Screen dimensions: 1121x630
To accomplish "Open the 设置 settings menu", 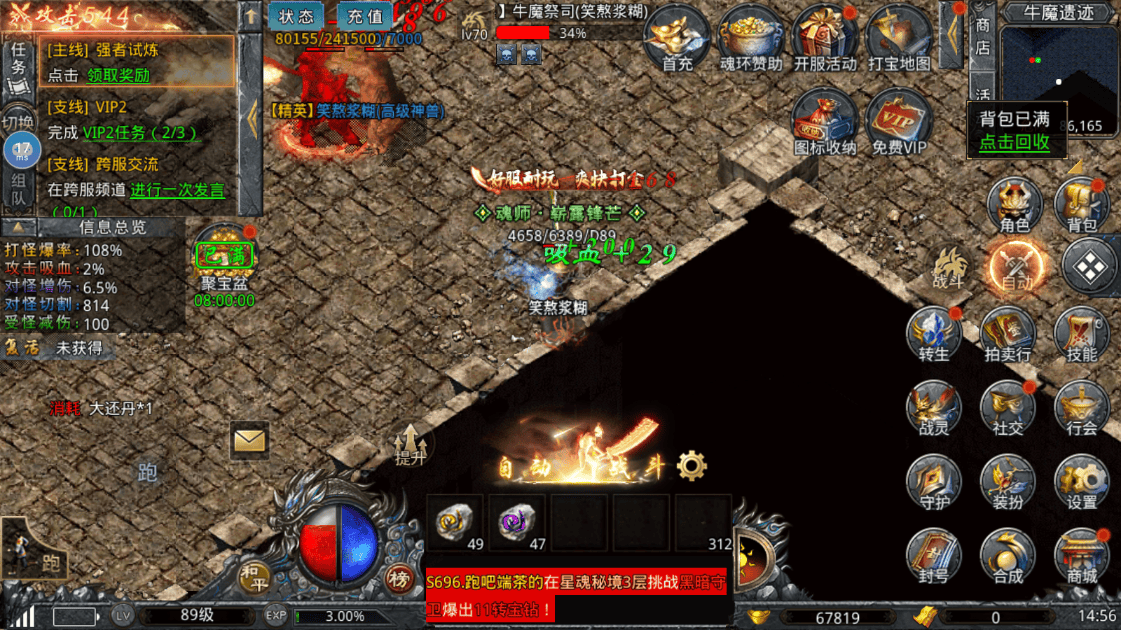I will point(1082,482).
